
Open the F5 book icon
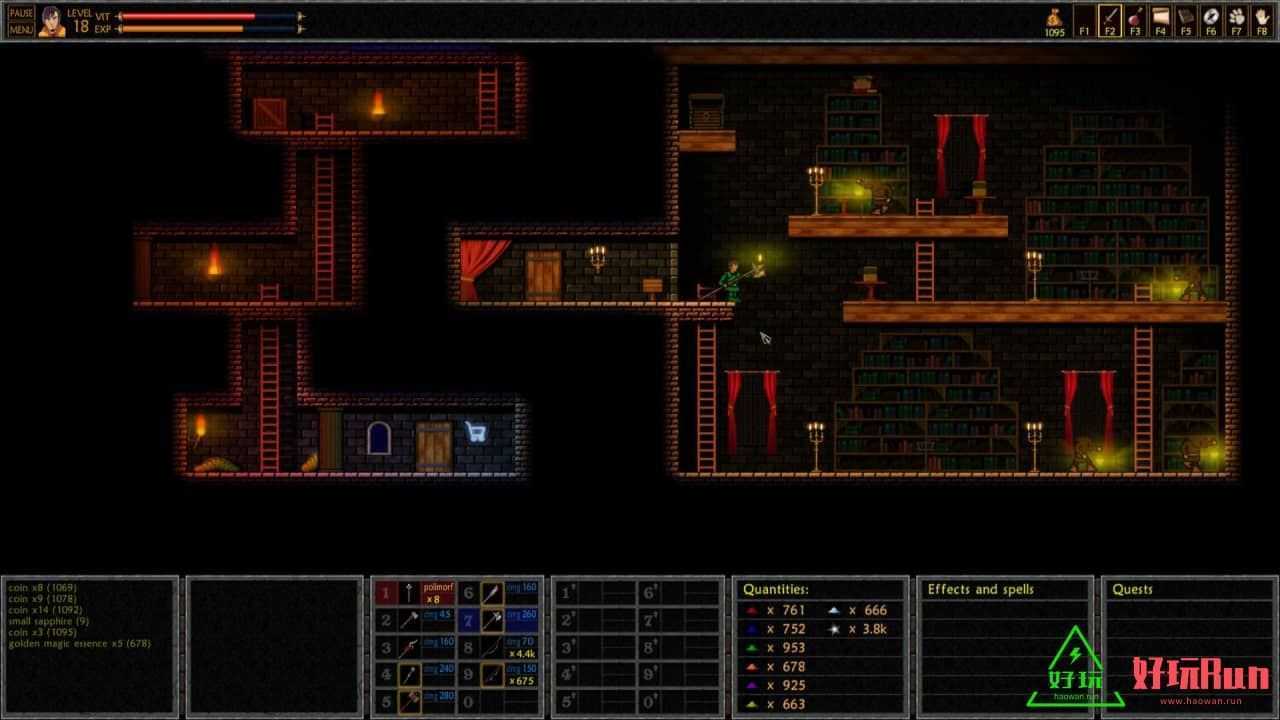click(1185, 17)
